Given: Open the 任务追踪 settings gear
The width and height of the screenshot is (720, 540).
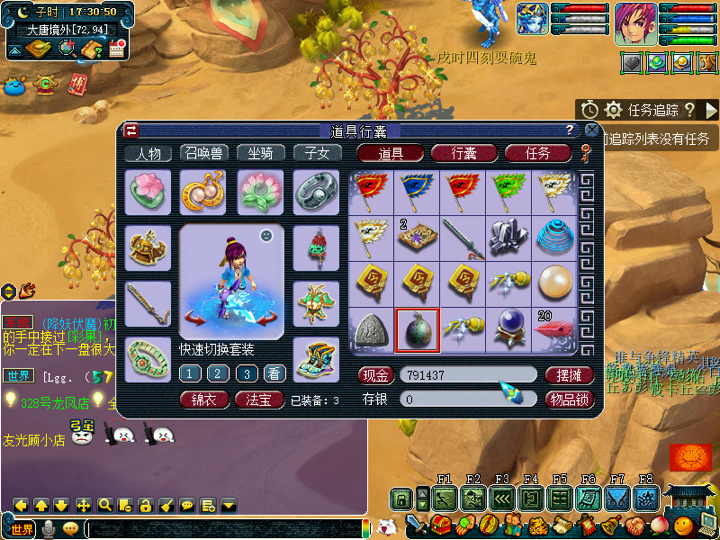Looking at the screenshot, I should (x=613, y=110).
